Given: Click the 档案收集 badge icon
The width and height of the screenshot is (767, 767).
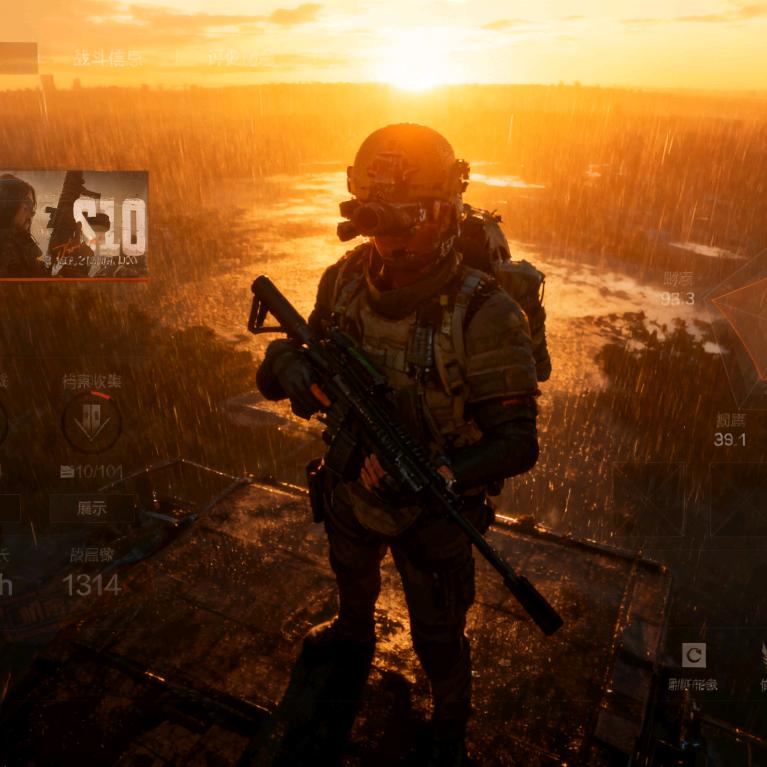Looking at the screenshot, I should [92, 422].
